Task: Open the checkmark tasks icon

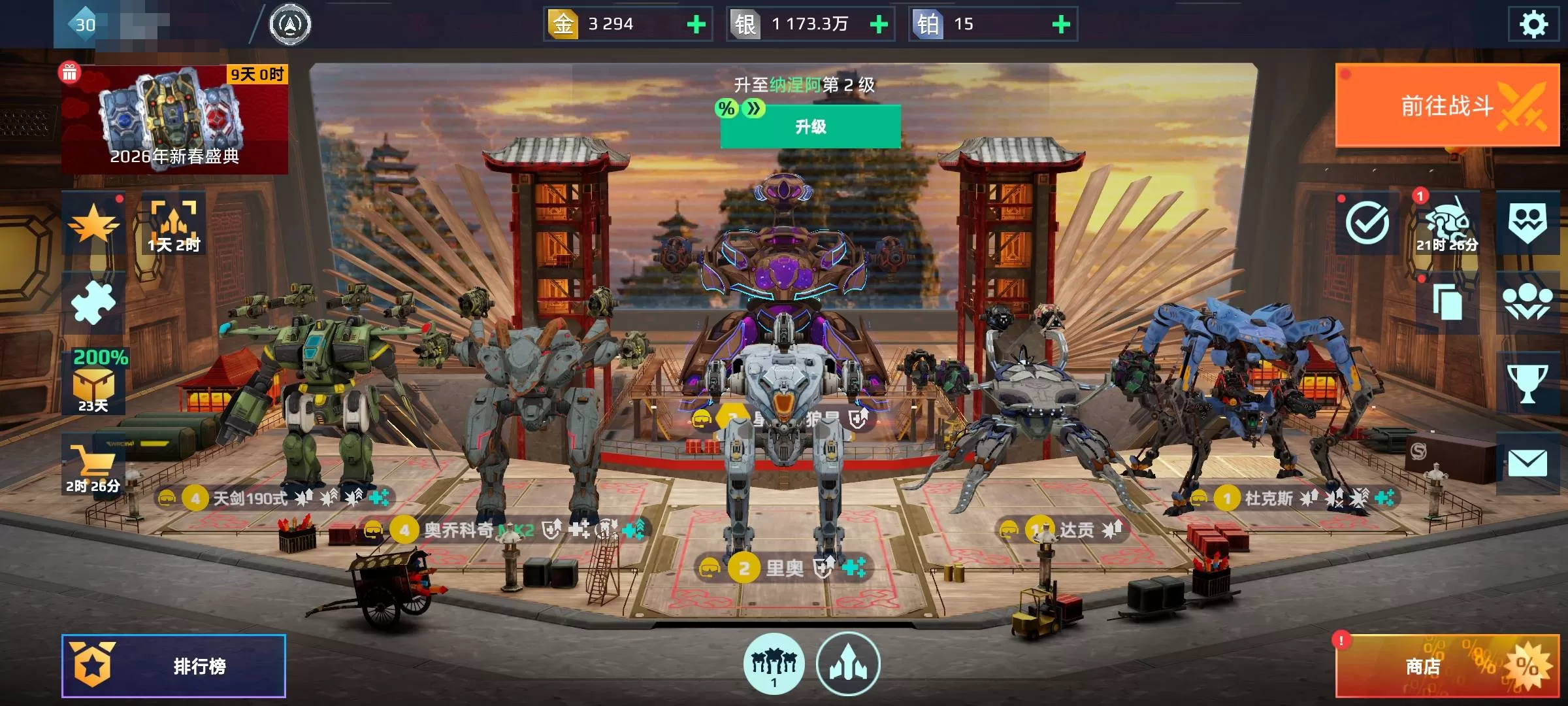Action: [1367, 223]
